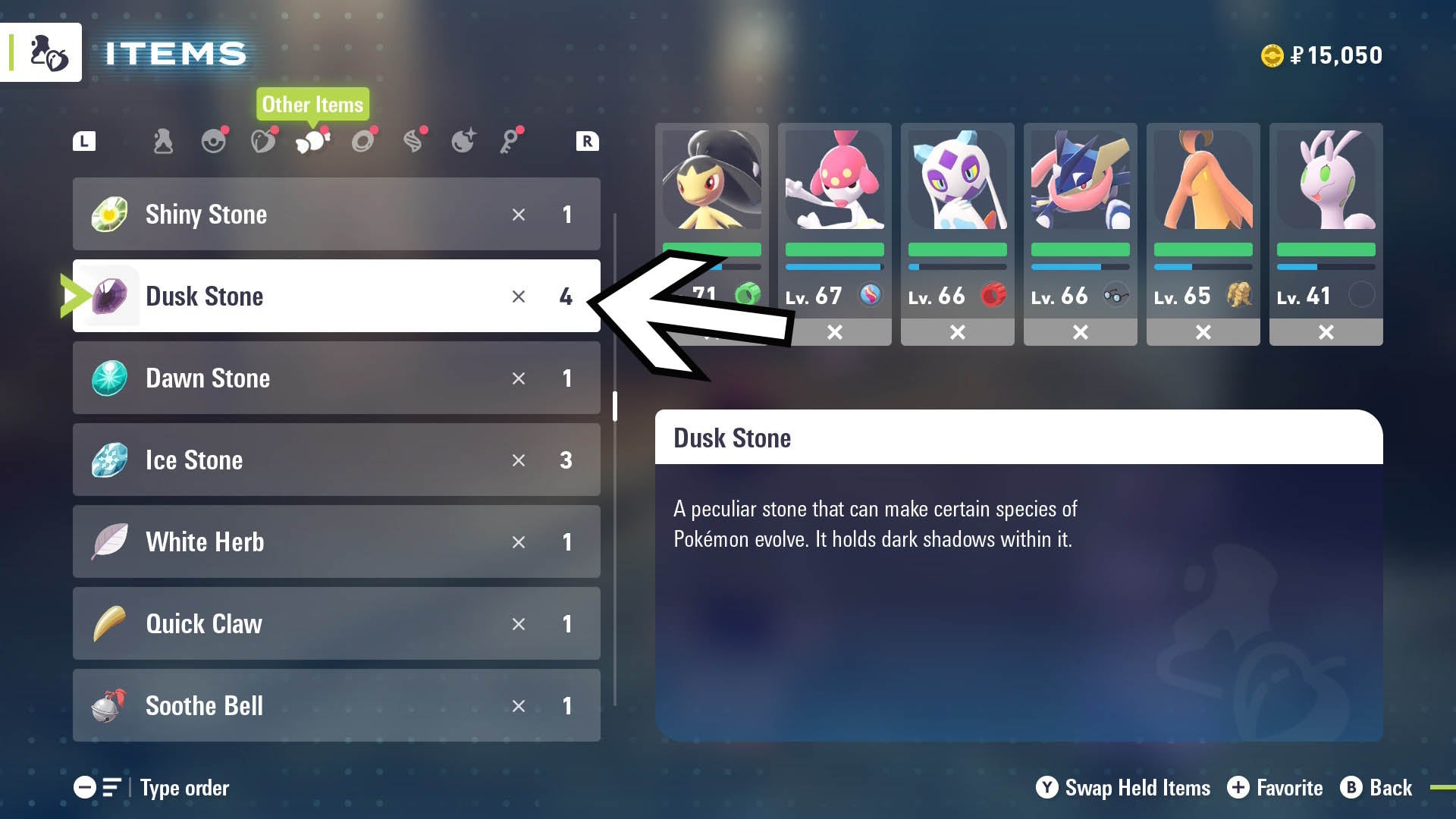This screenshot has width=1456, height=819.
Task: Choose the Dusk Stone in the list
Action: [x=336, y=296]
